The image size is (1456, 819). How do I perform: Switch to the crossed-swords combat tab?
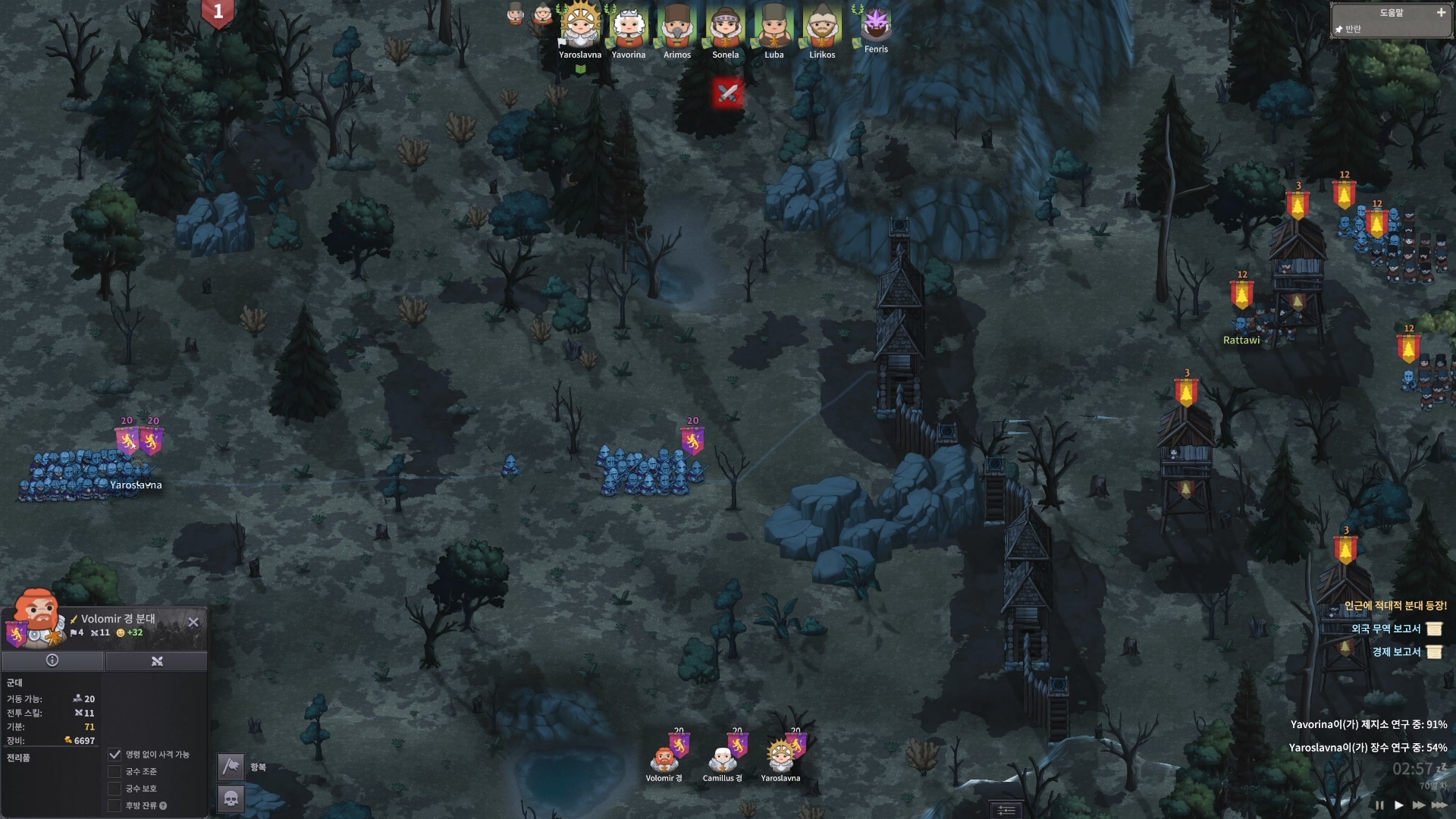[157, 661]
